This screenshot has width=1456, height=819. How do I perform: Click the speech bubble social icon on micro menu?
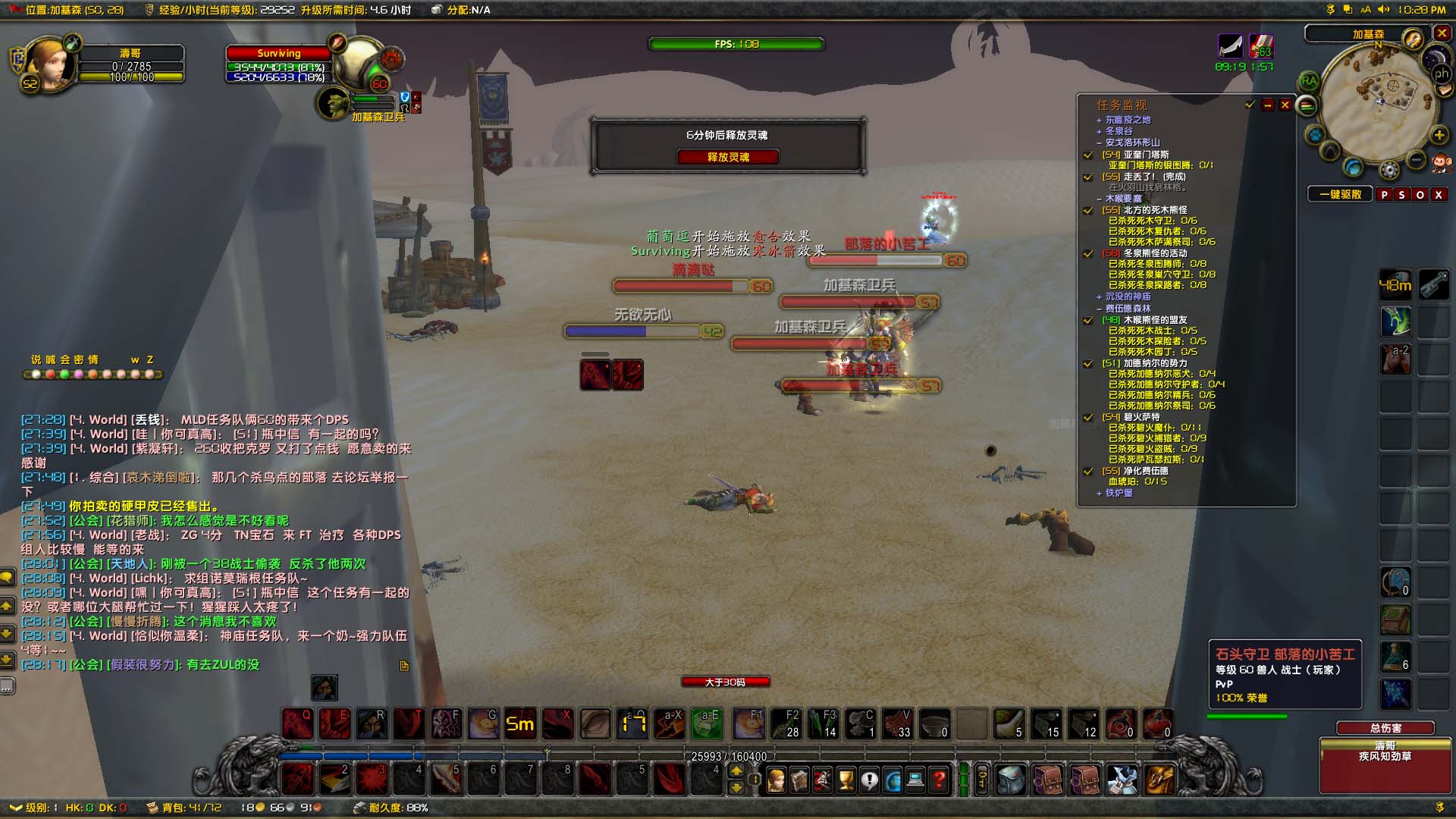point(869,780)
